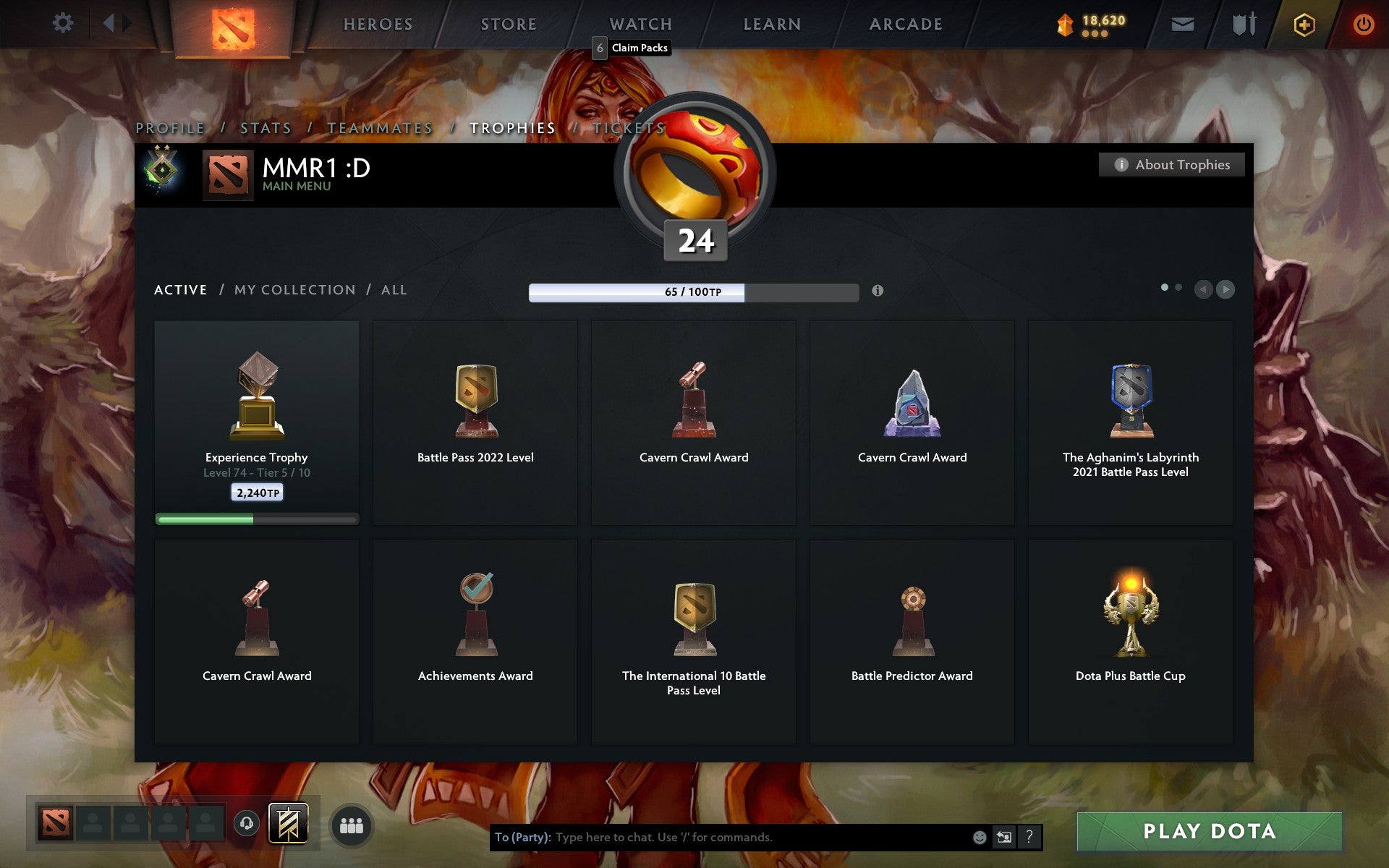Open the mail notifications envelope icon
Image resolution: width=1389 pixels, height=868 pixels.
point(1182,24)
